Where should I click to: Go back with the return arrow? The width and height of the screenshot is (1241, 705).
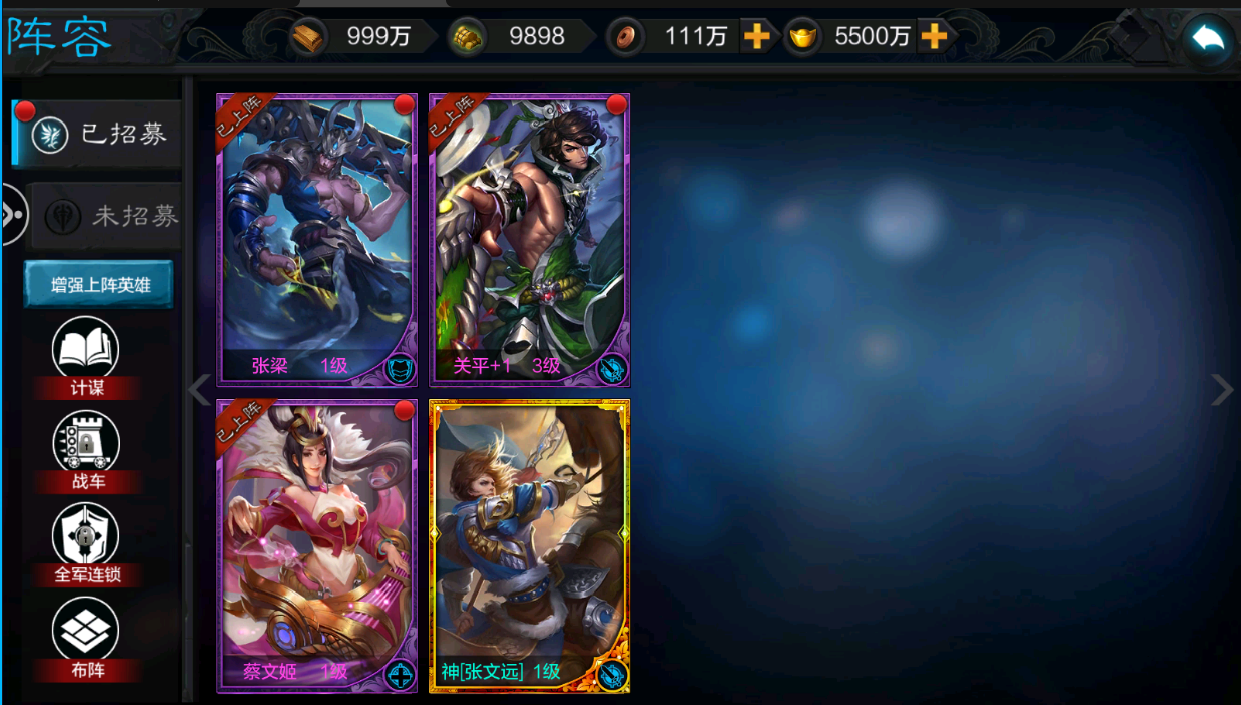coord(1208,39)
